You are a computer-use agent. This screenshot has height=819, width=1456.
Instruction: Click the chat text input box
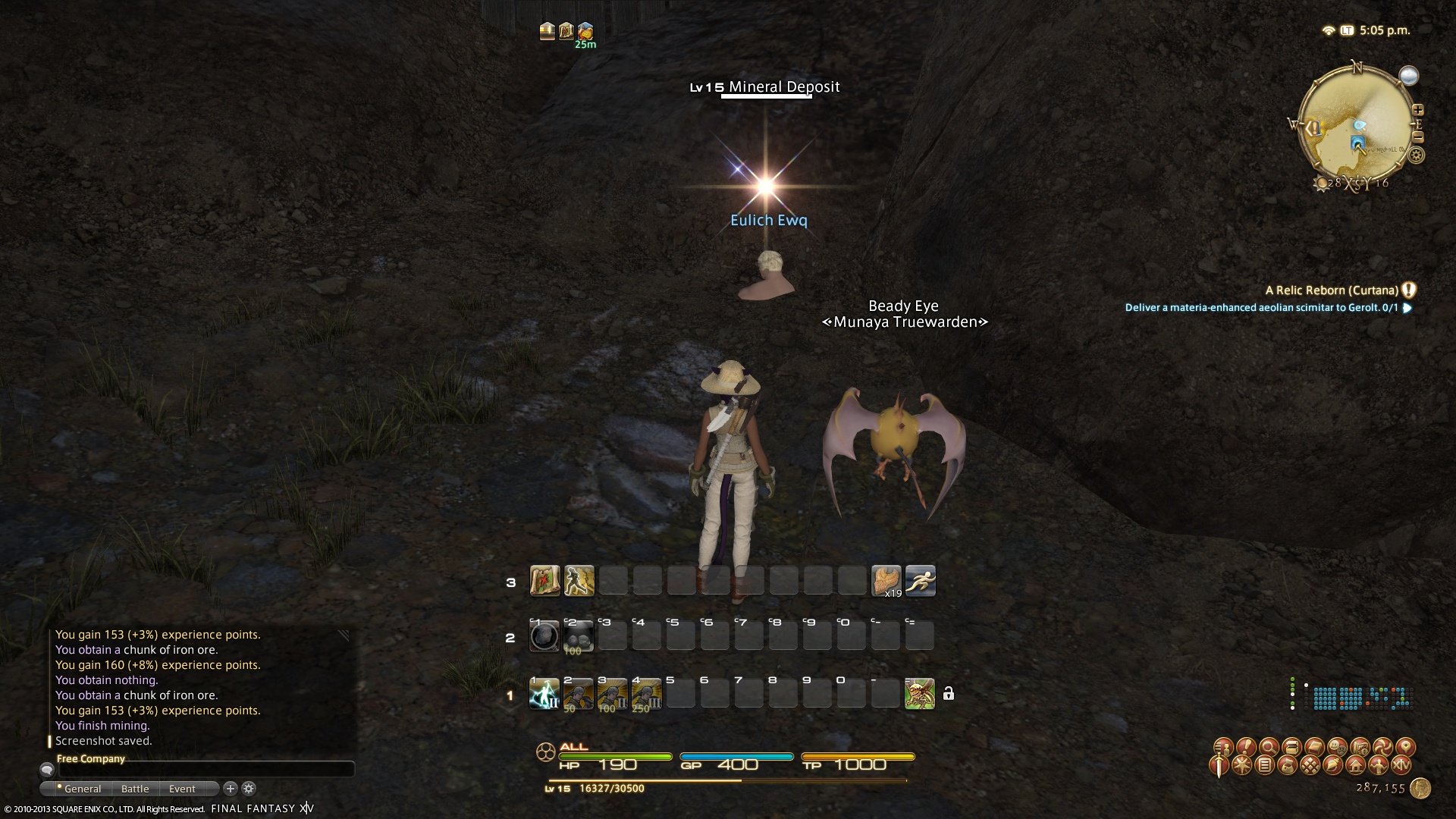[x=205, y=770]
